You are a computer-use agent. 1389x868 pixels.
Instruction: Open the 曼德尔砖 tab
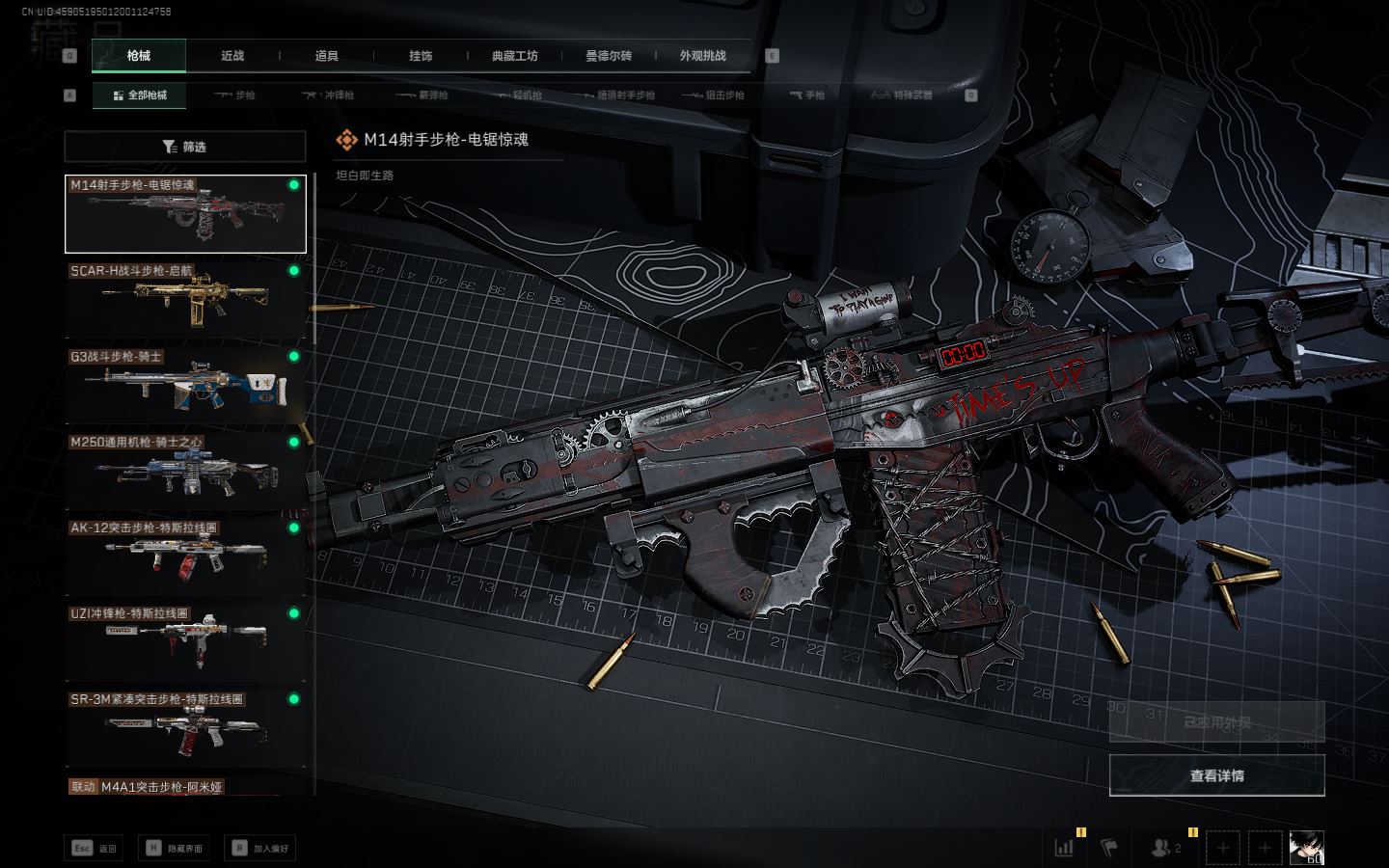(x=609, y=56)
